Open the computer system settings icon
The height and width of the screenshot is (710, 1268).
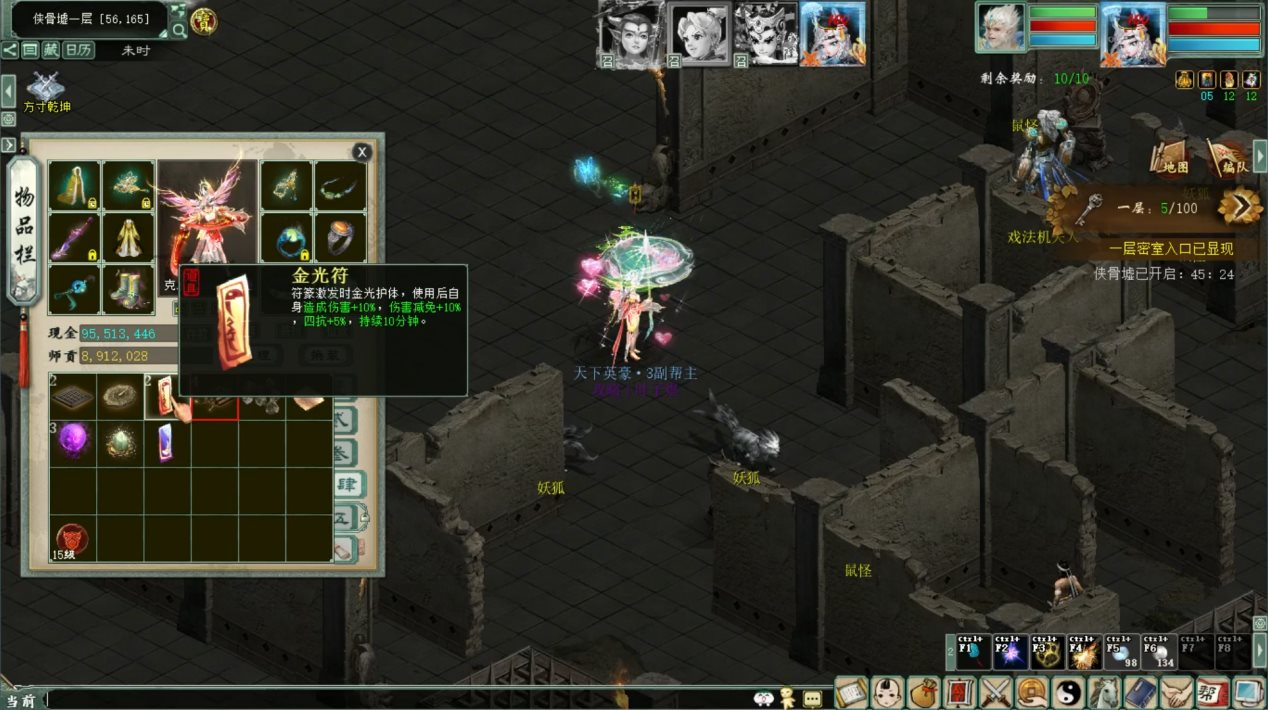1248,692
